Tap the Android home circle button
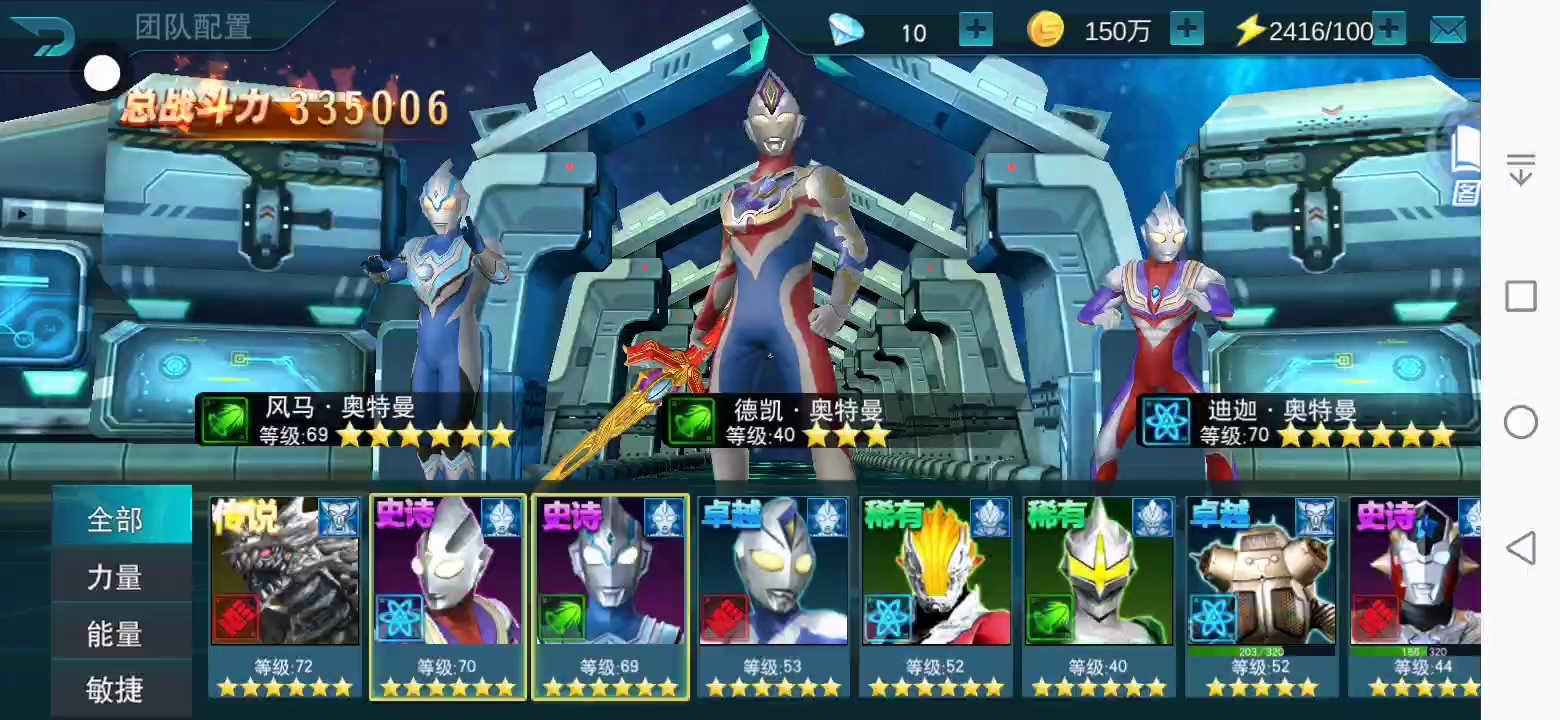This screenshot has width=1560, height=720. pyautogui.click(x=1520, y=422)
